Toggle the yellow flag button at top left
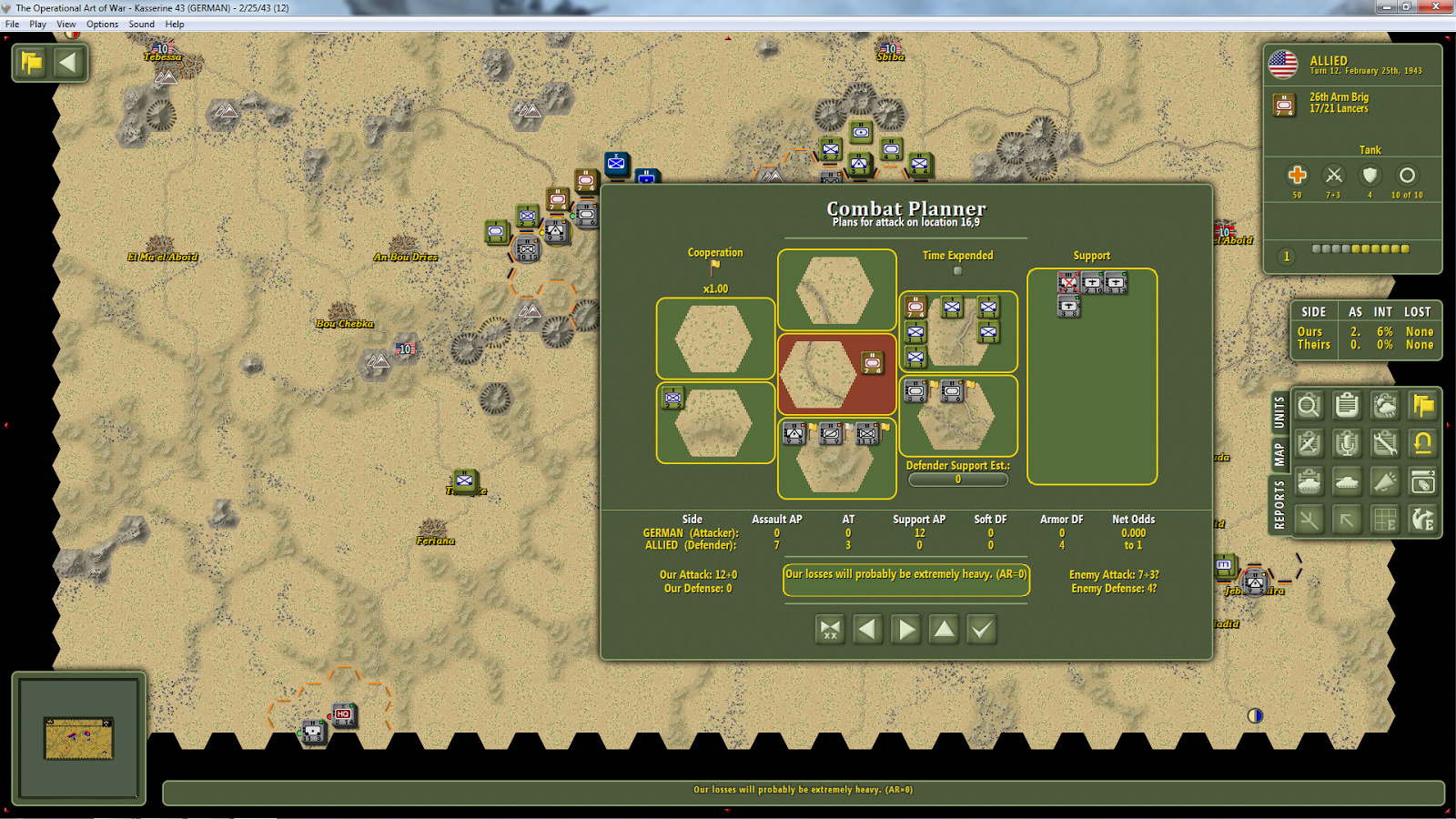 click(x=30, y=62)
